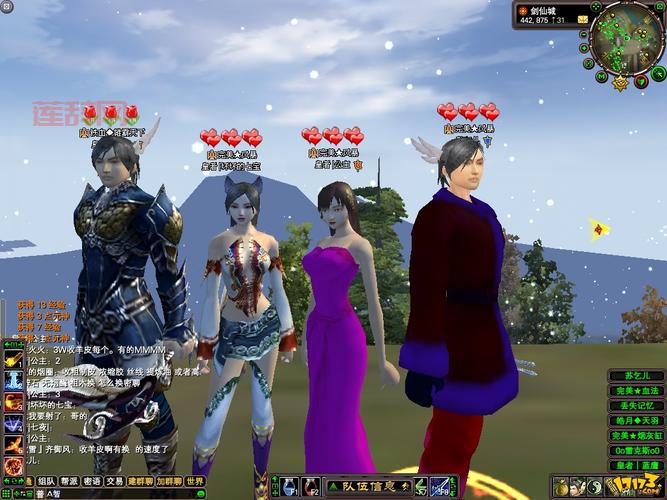
Task: Select 丢失记忆 in the player list
Action: (x=635, y=405)
